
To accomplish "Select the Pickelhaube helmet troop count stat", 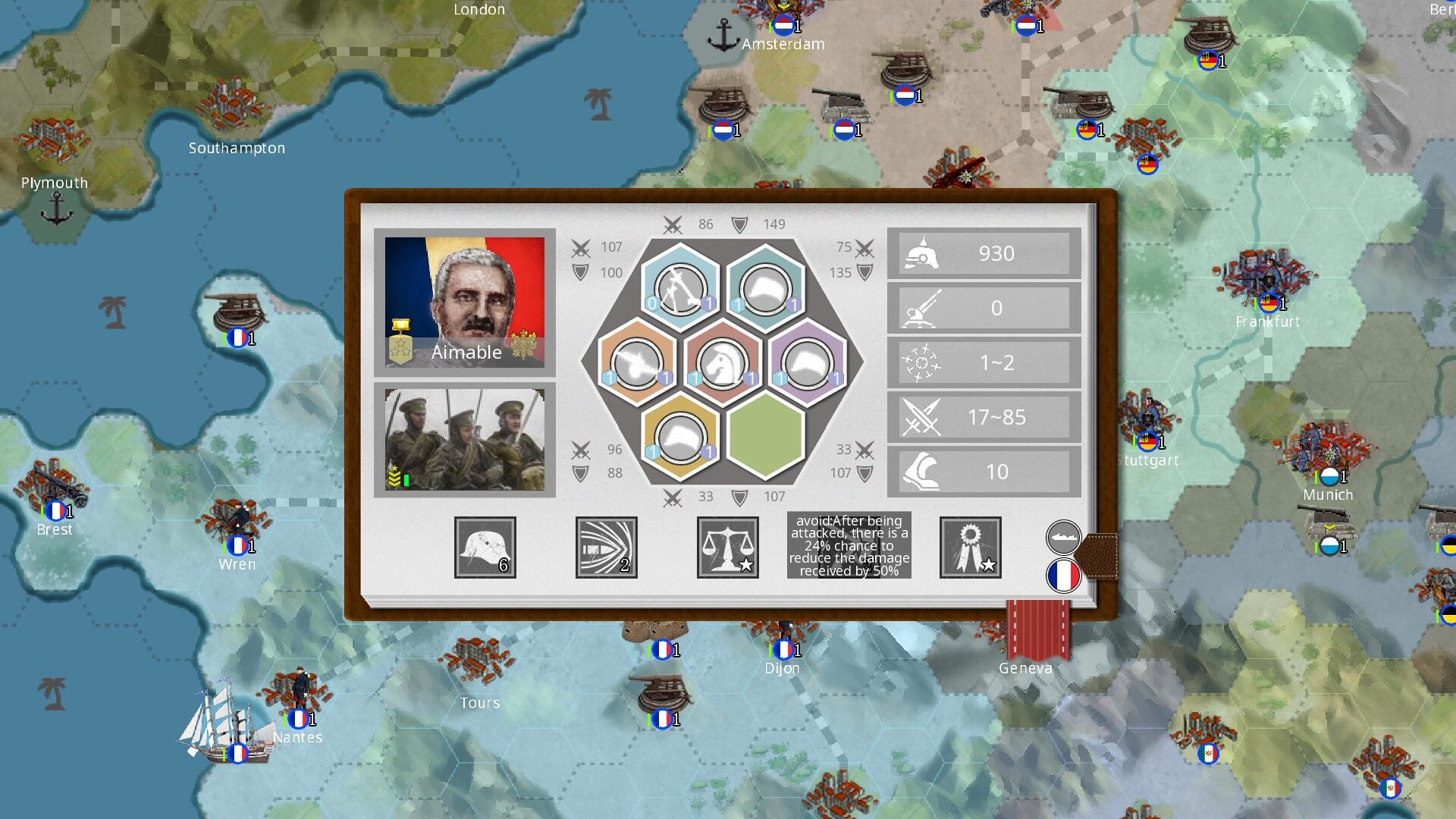I will point(983,253).
